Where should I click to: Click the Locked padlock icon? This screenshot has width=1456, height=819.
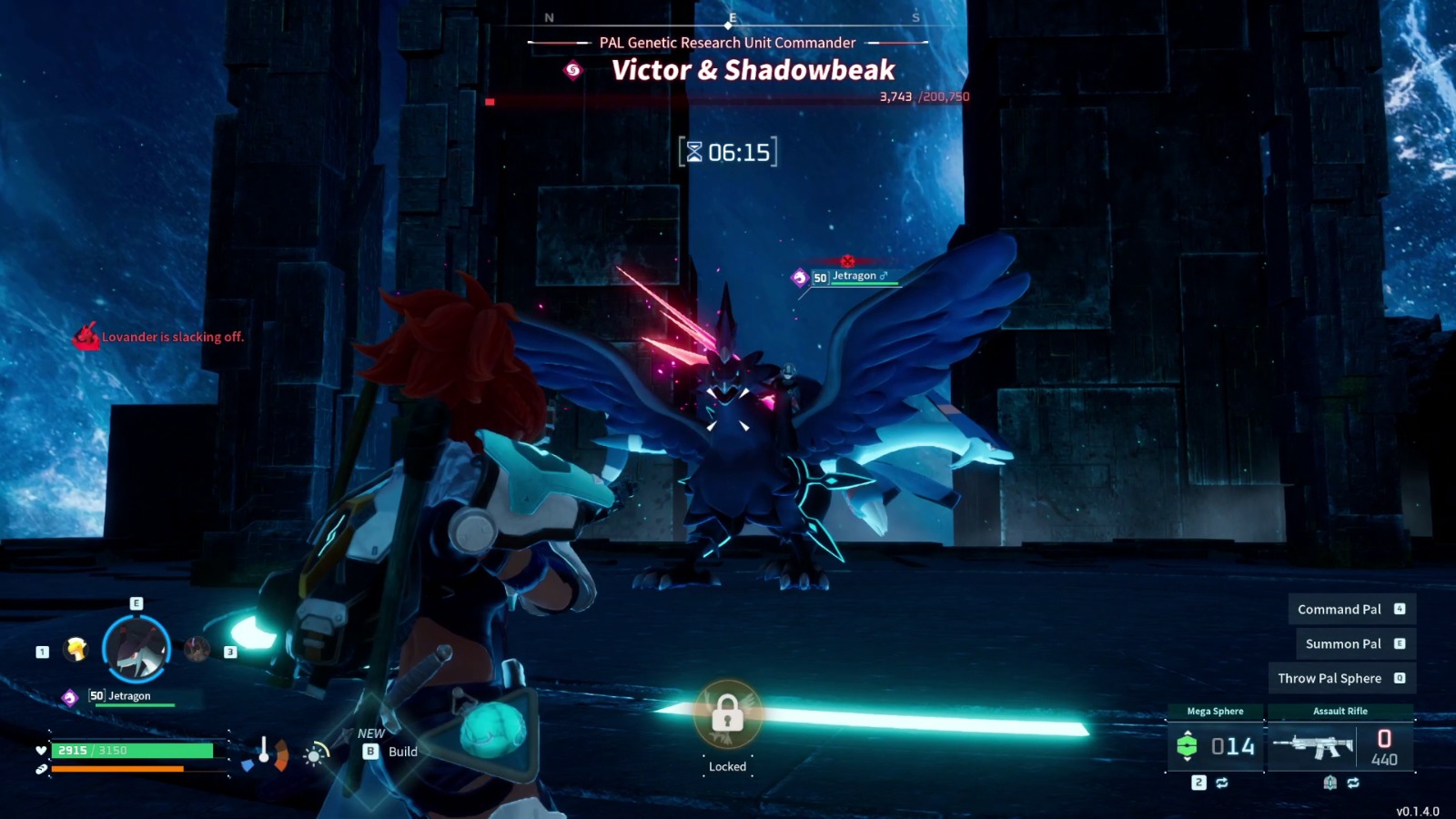[727, 715]
